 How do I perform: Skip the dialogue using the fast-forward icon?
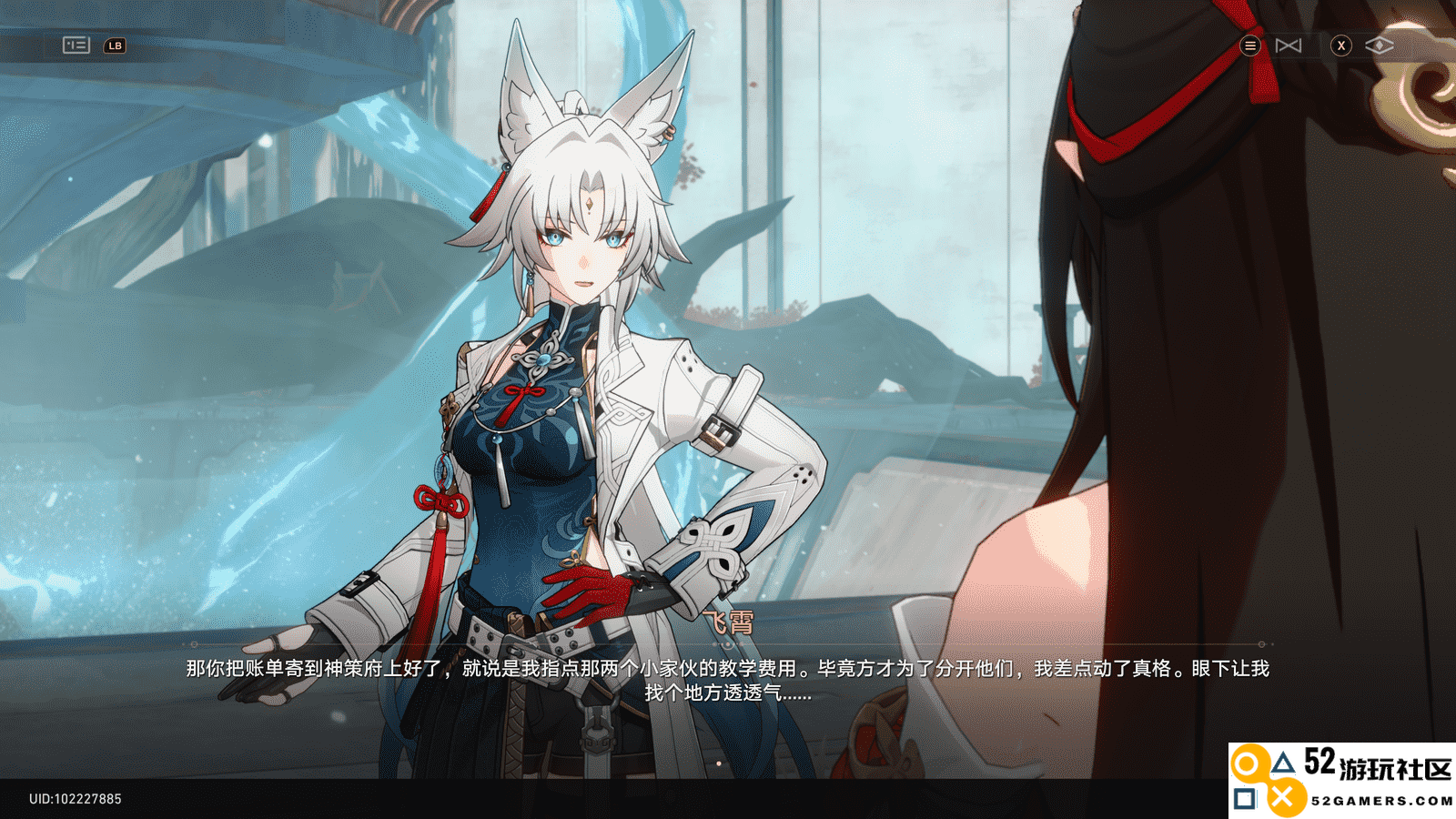point(1289,44)
